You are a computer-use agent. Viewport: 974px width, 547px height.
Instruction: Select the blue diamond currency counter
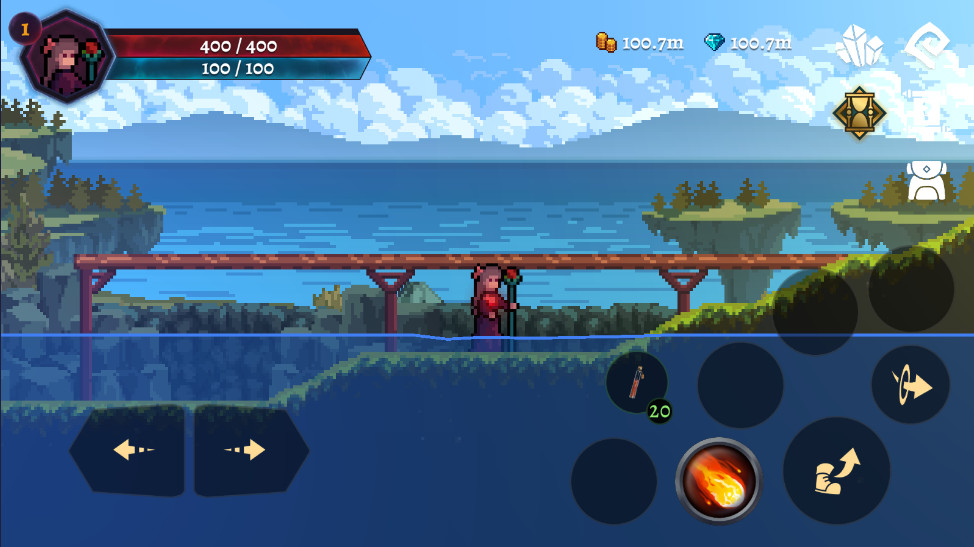point(747,43)
